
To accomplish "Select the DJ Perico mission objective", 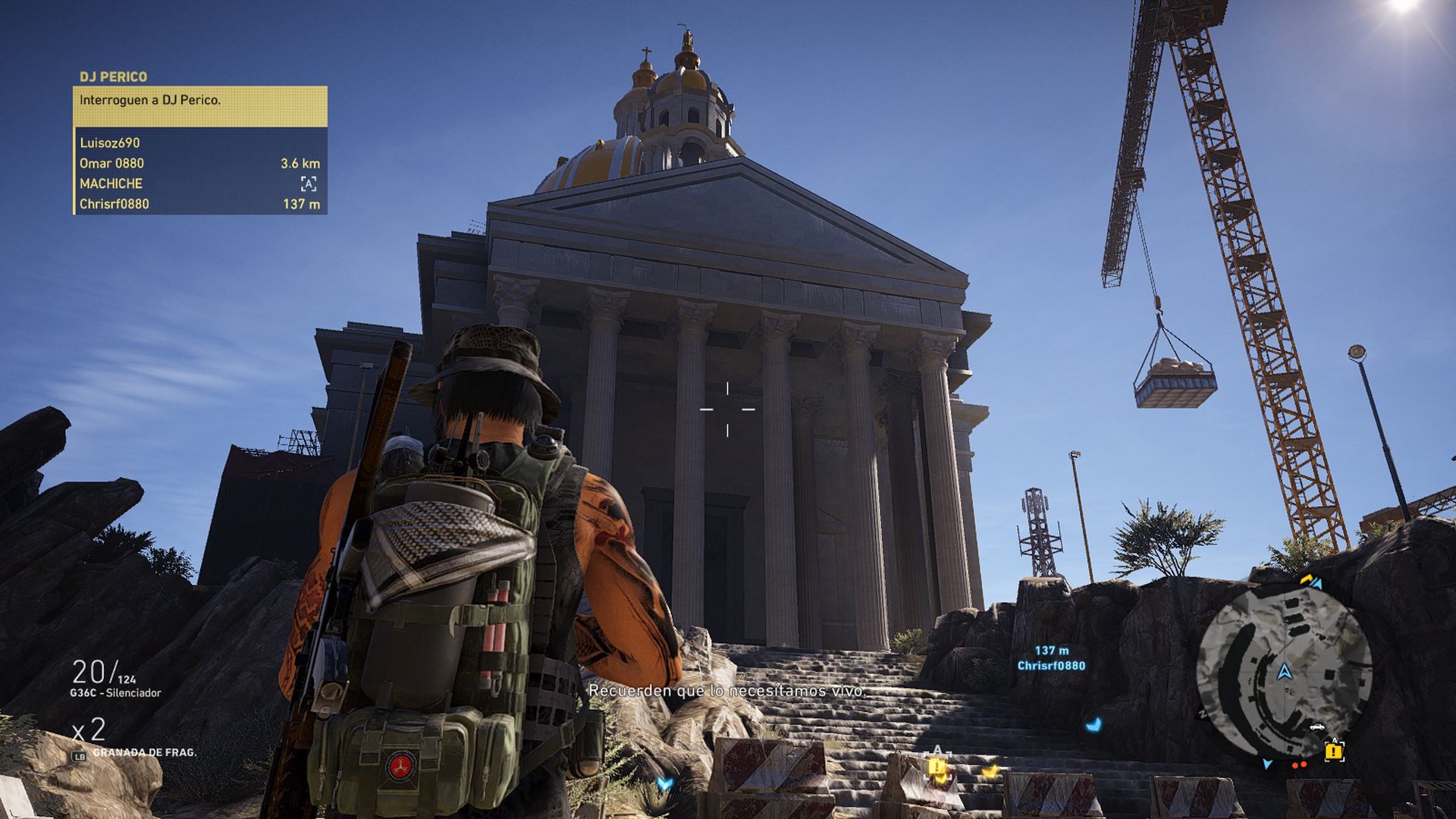I will point(200,101).
